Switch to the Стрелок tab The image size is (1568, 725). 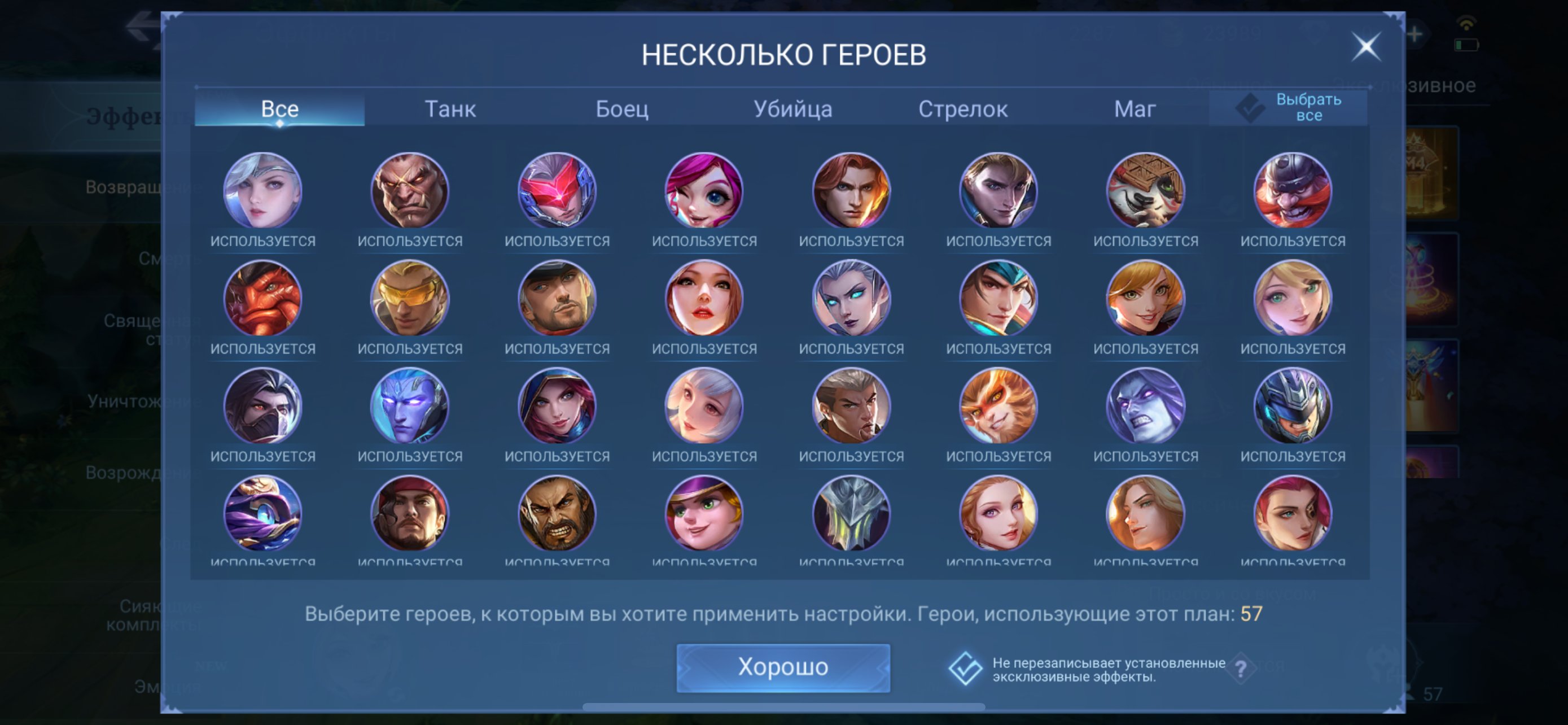tap(965, 110)
